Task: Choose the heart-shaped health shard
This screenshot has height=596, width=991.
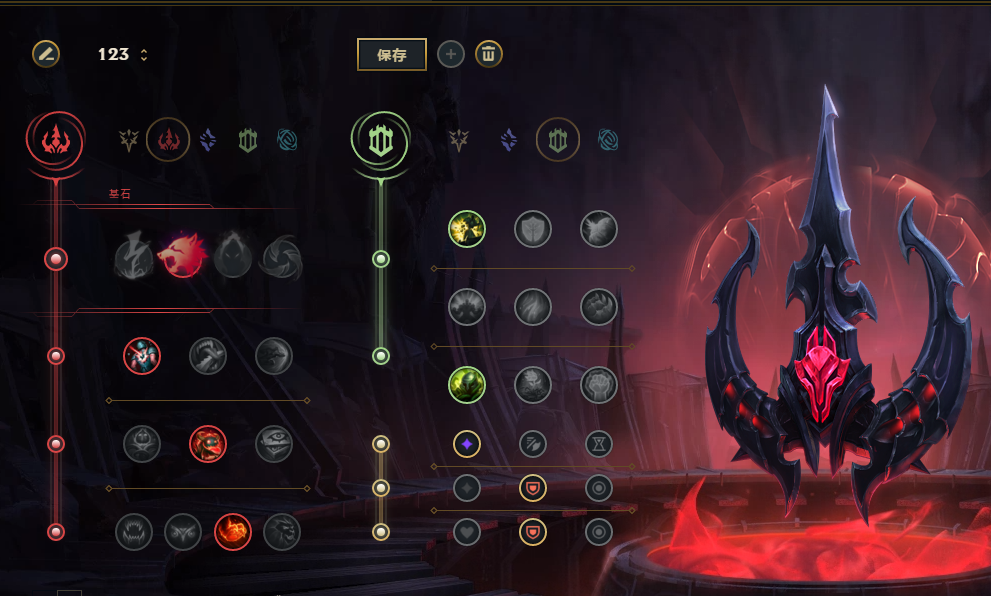Action: [467, 532]
